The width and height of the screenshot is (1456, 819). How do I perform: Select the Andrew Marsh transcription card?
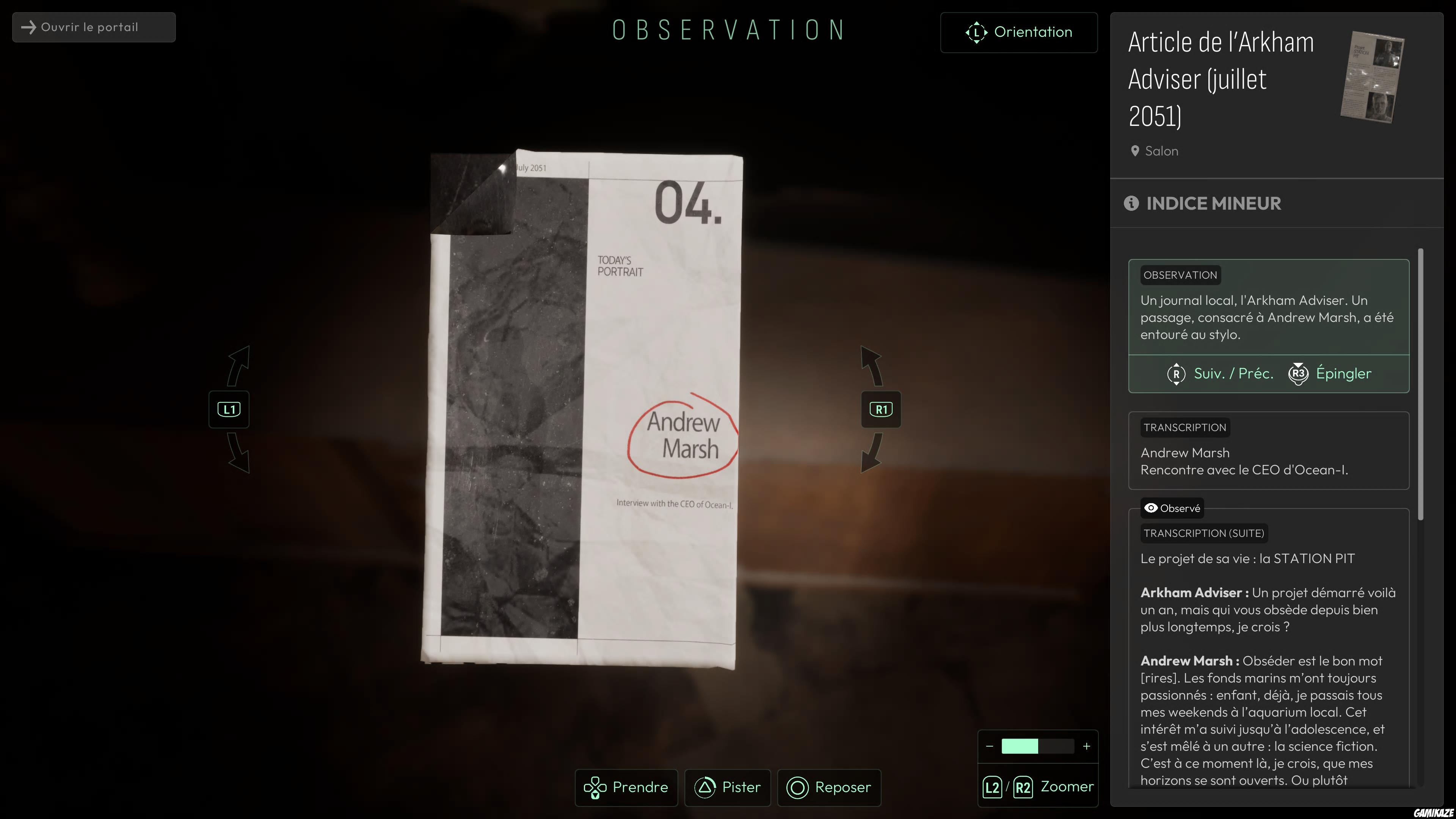click(x=1268, y=450)
